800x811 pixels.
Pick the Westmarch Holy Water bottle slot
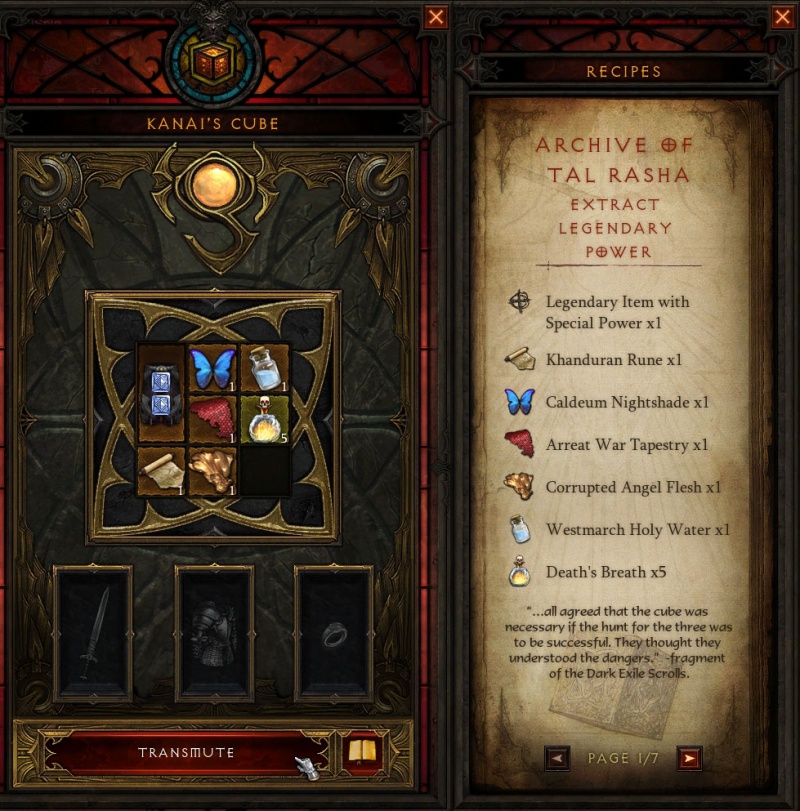pos(263,368)
